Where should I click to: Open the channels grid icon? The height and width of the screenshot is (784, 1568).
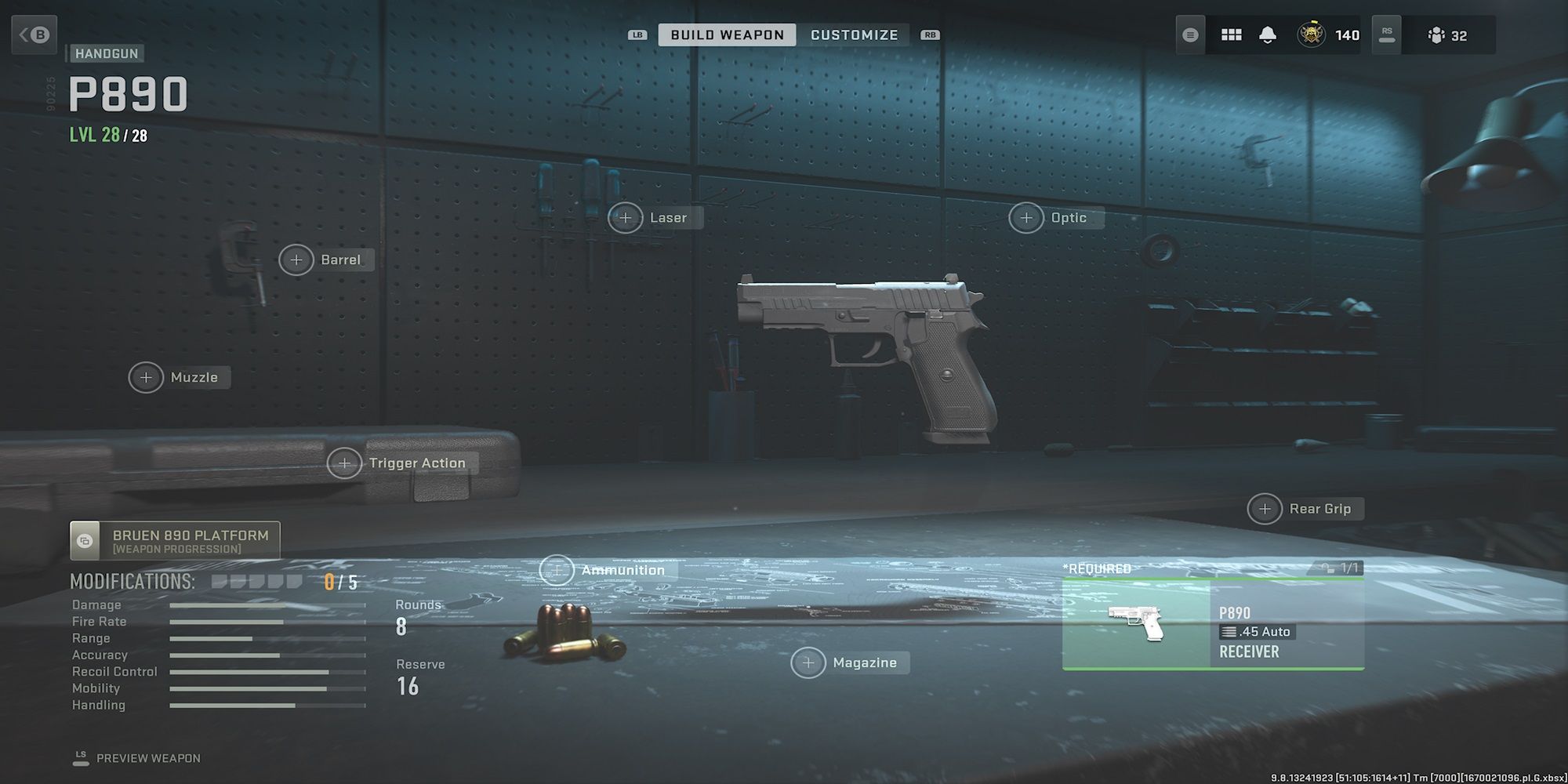(x=1231, y=34)
